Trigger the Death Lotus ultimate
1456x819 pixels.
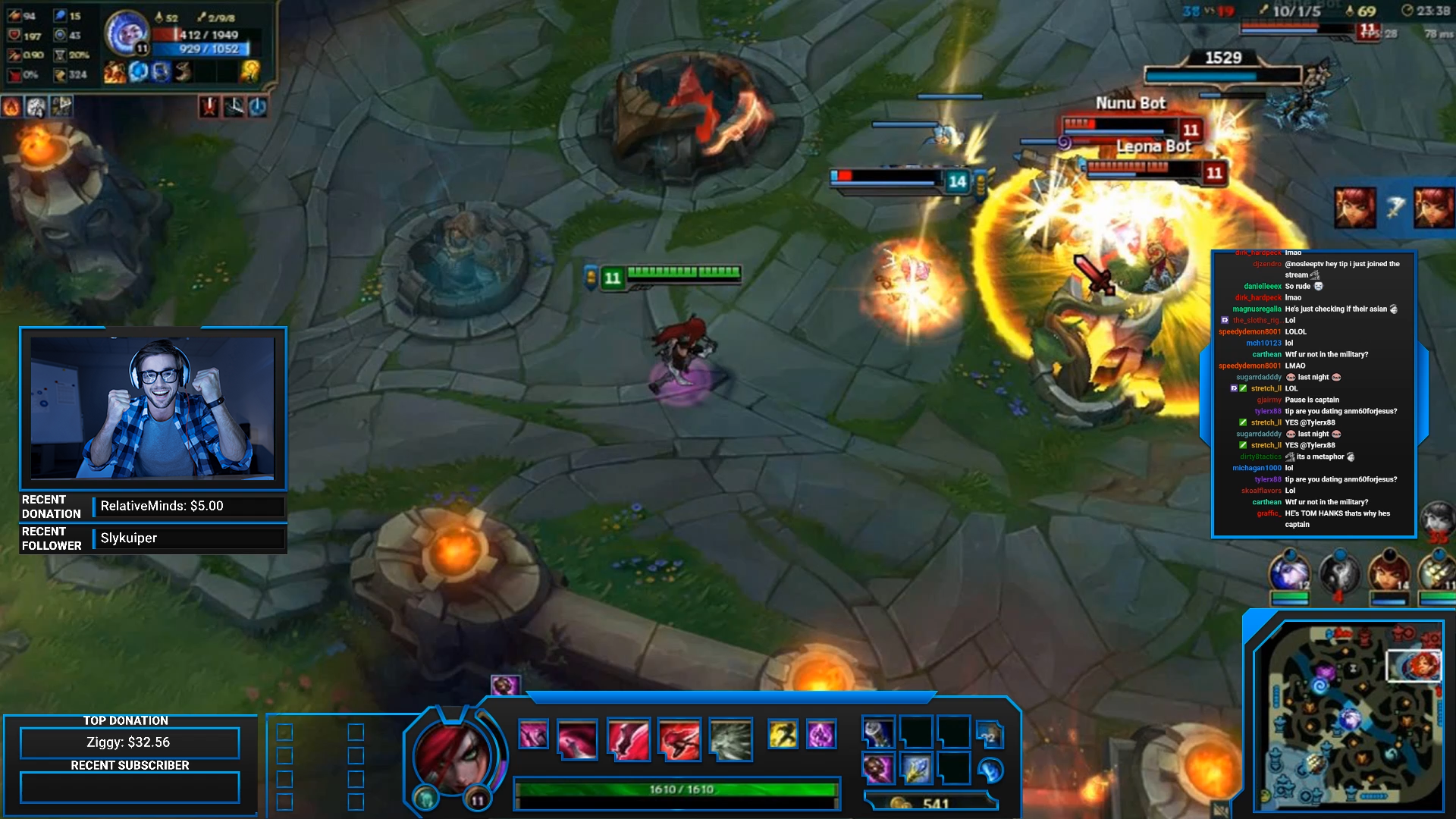pyautogui.click(x=731, y=739)
